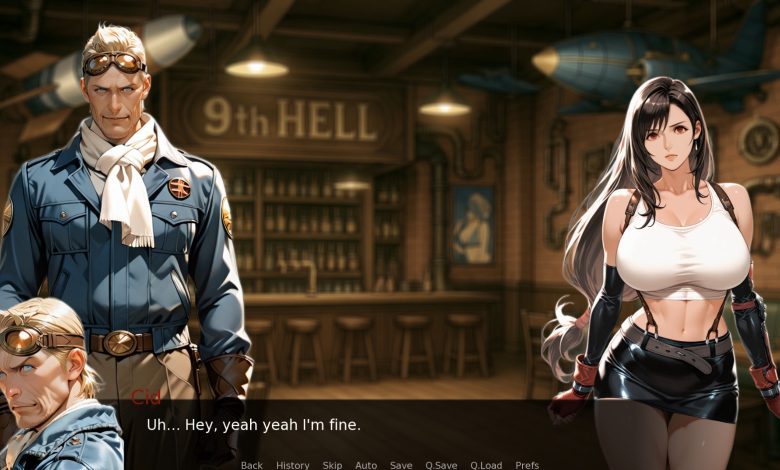Quick save with Q.Save
Image resolution: width=780 pixels, height=470 pixels.
coord(441,465)
